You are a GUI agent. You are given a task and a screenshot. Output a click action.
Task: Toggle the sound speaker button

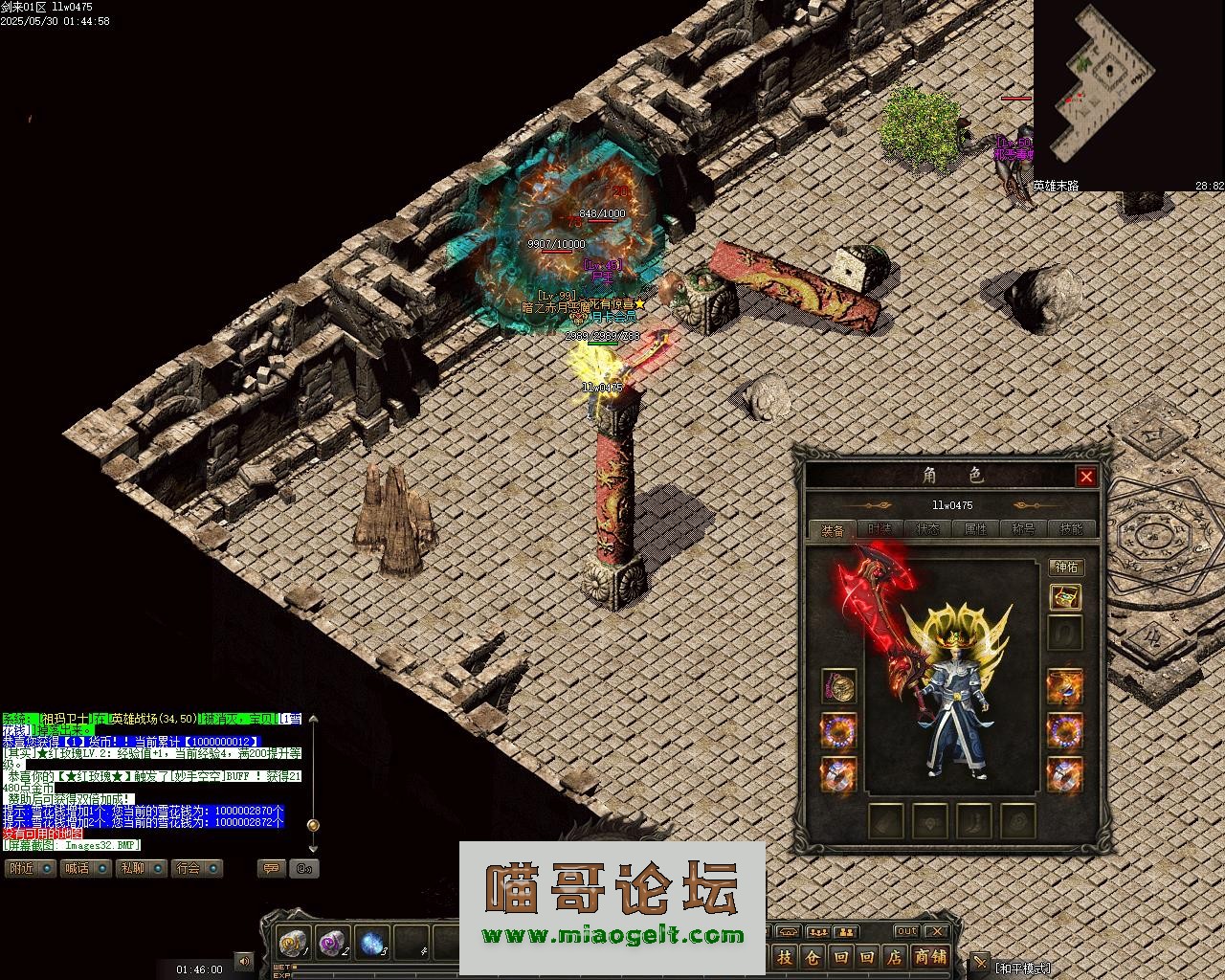(244, 961)
